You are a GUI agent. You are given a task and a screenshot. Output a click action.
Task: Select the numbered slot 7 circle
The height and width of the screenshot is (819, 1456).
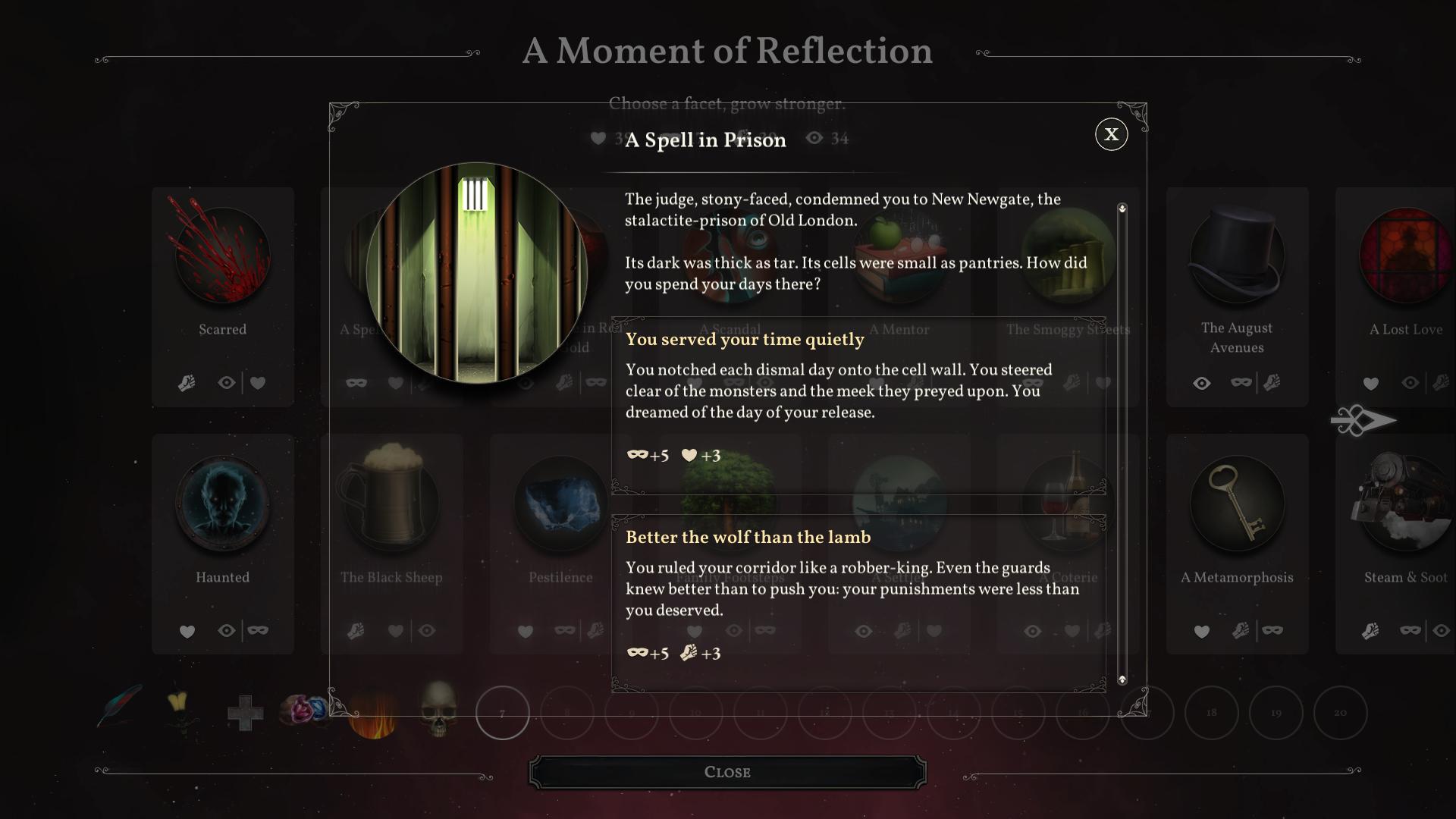click(x=502, y=713)
